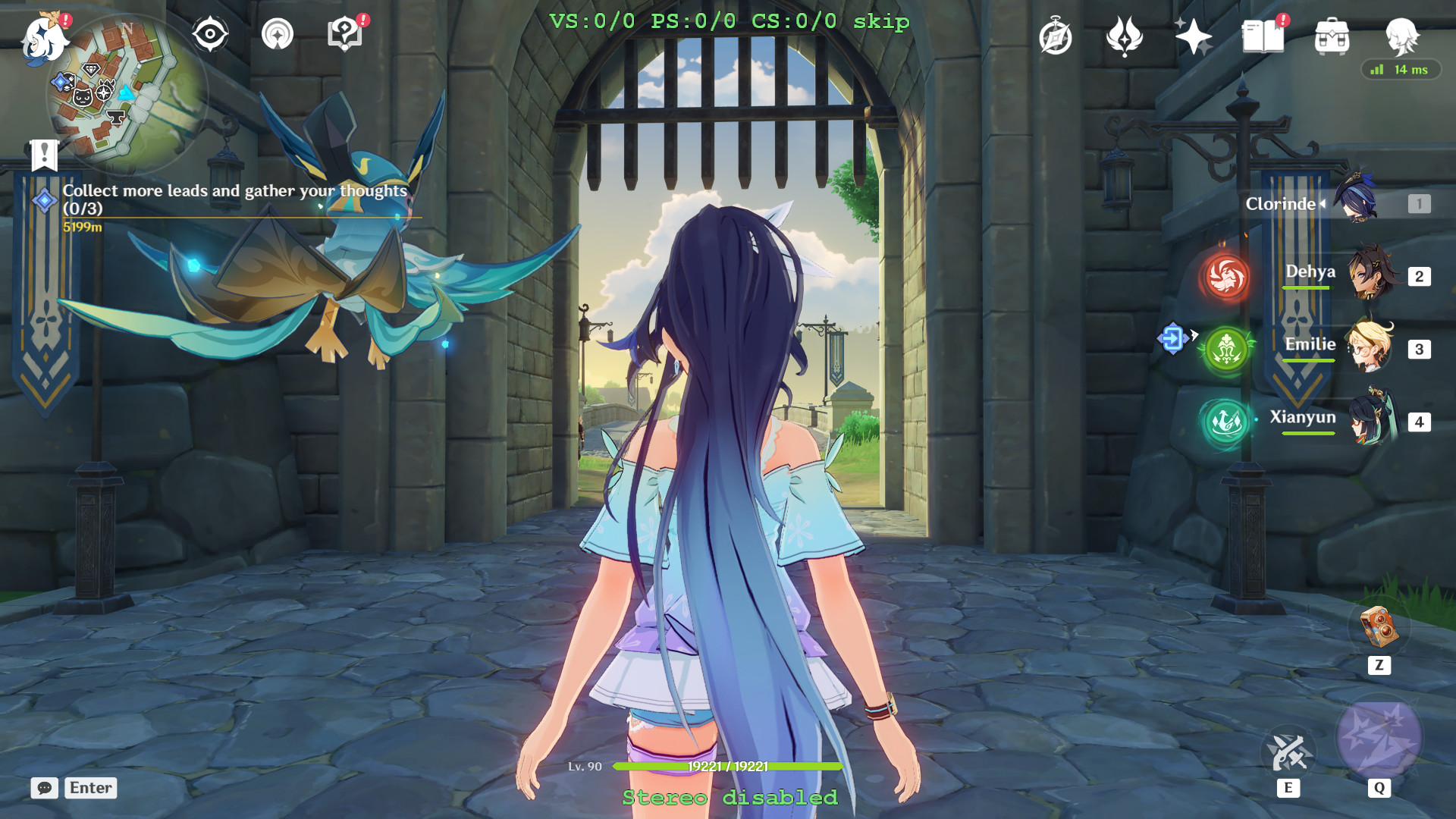Open the Adventurer Handbook compass icon
This screenshot has height=819, width=1456.
pos(1056,34)
